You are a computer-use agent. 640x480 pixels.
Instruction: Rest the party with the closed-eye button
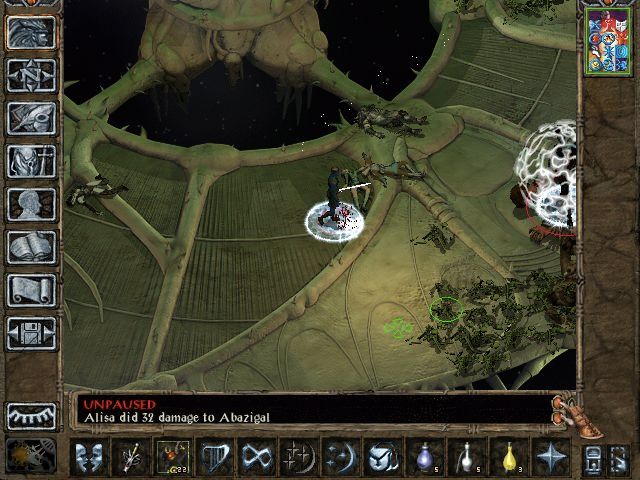(31, 416)
